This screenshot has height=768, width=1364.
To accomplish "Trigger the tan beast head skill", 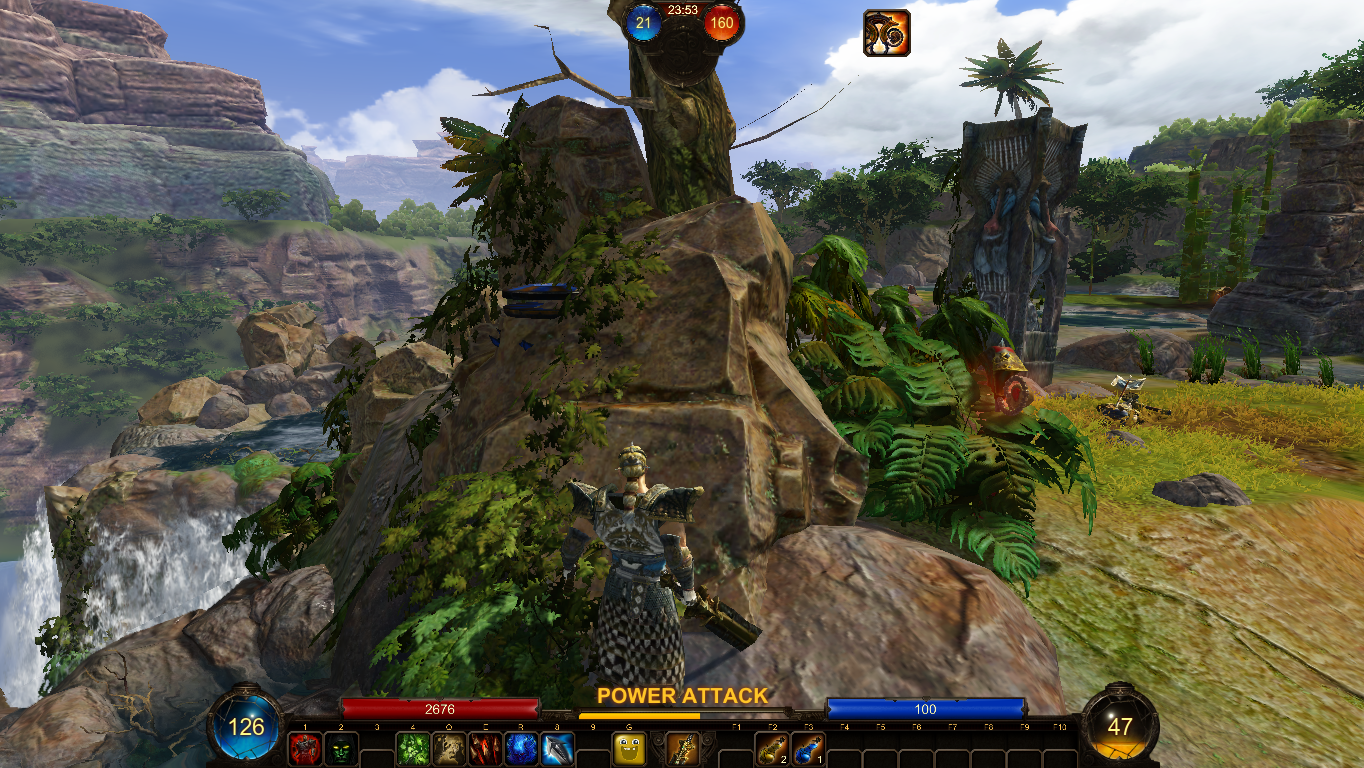I will pyautogui.click(x=449, y=749).
